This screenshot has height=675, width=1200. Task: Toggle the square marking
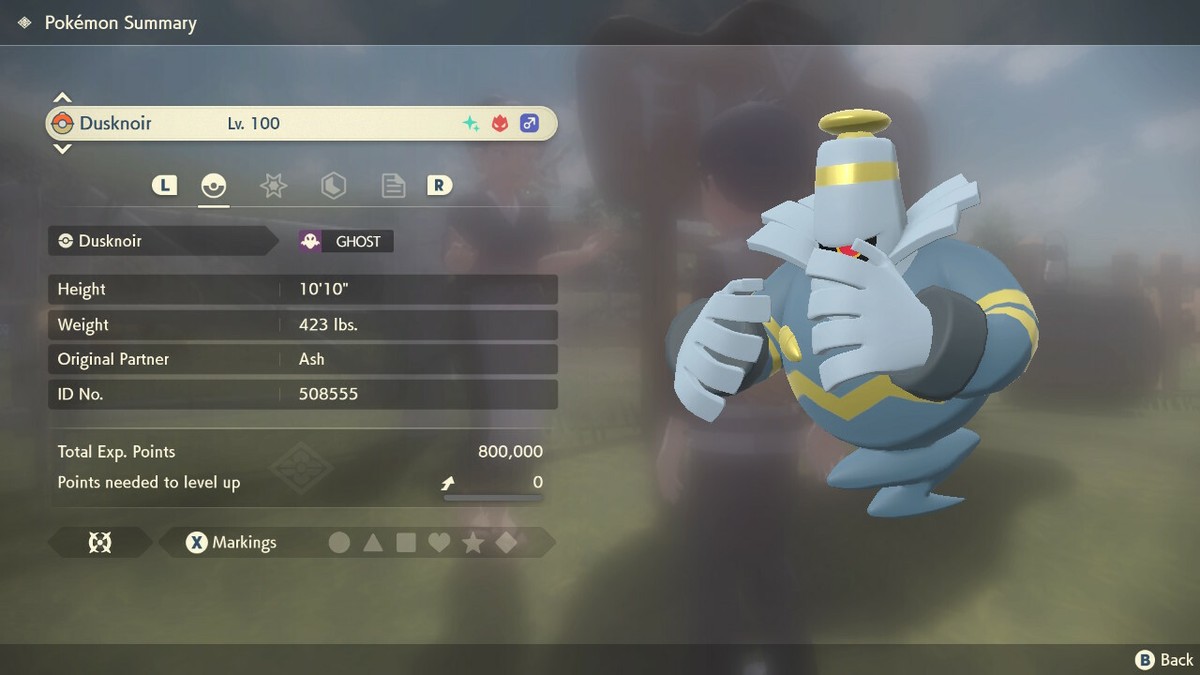coord(406,542)
